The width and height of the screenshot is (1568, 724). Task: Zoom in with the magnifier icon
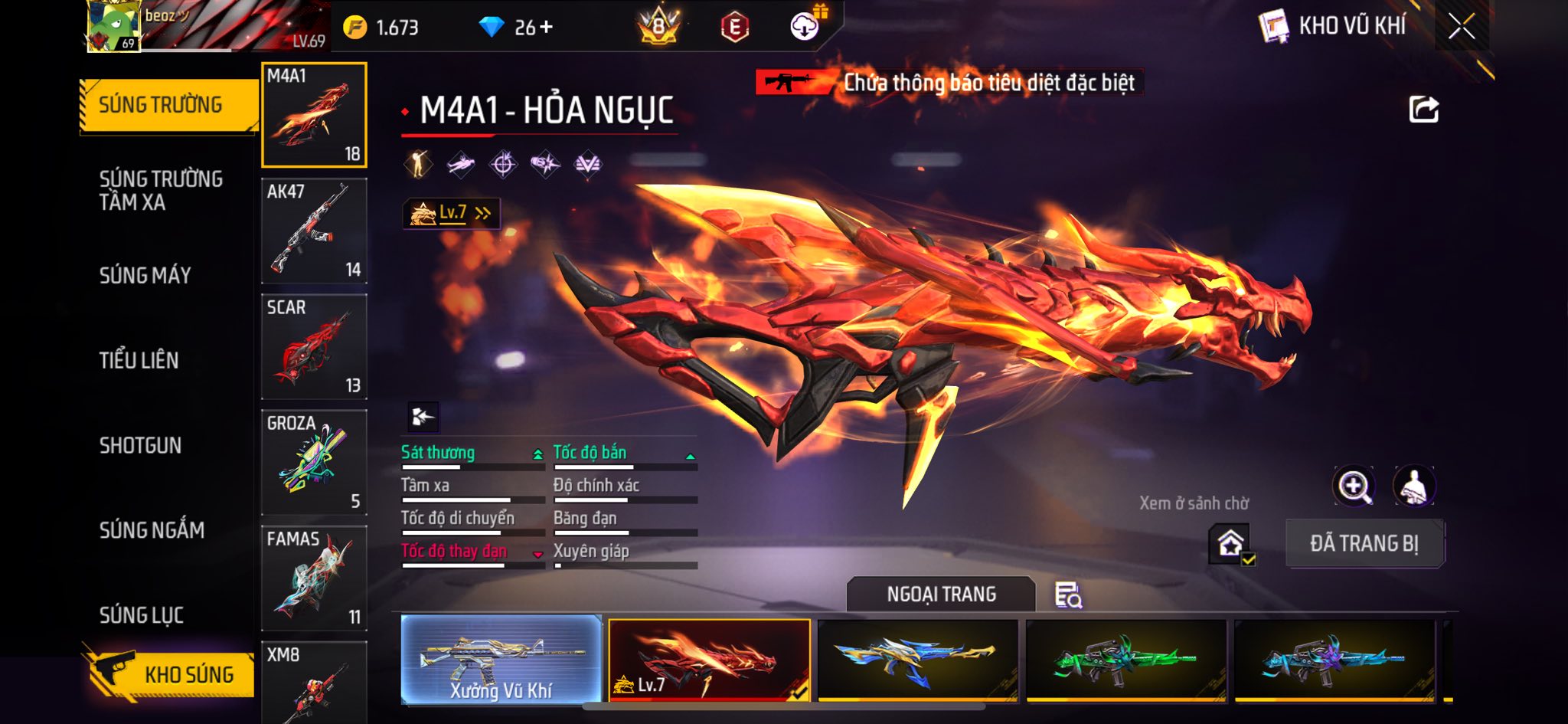click(1353, 486)
